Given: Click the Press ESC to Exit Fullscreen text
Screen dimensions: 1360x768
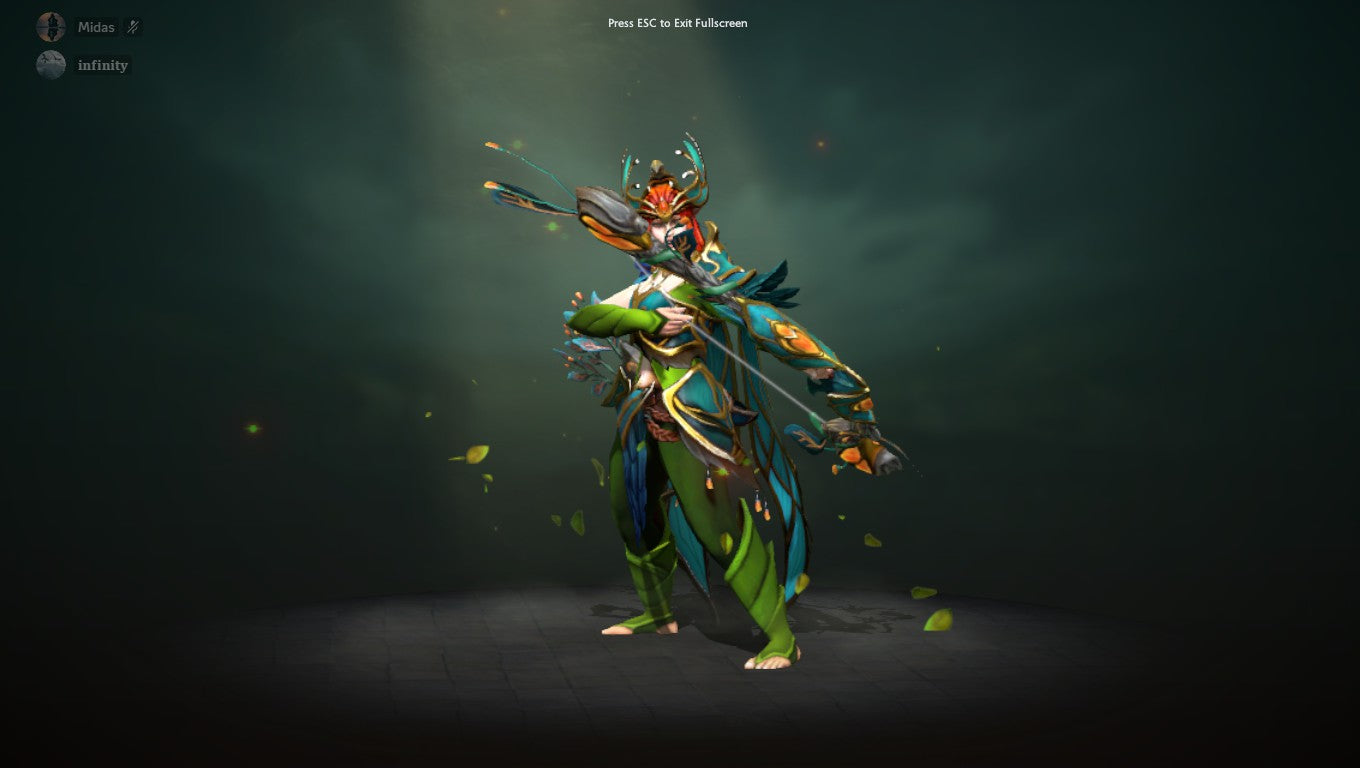Looking at the screenshot, I should coord(676,23).
